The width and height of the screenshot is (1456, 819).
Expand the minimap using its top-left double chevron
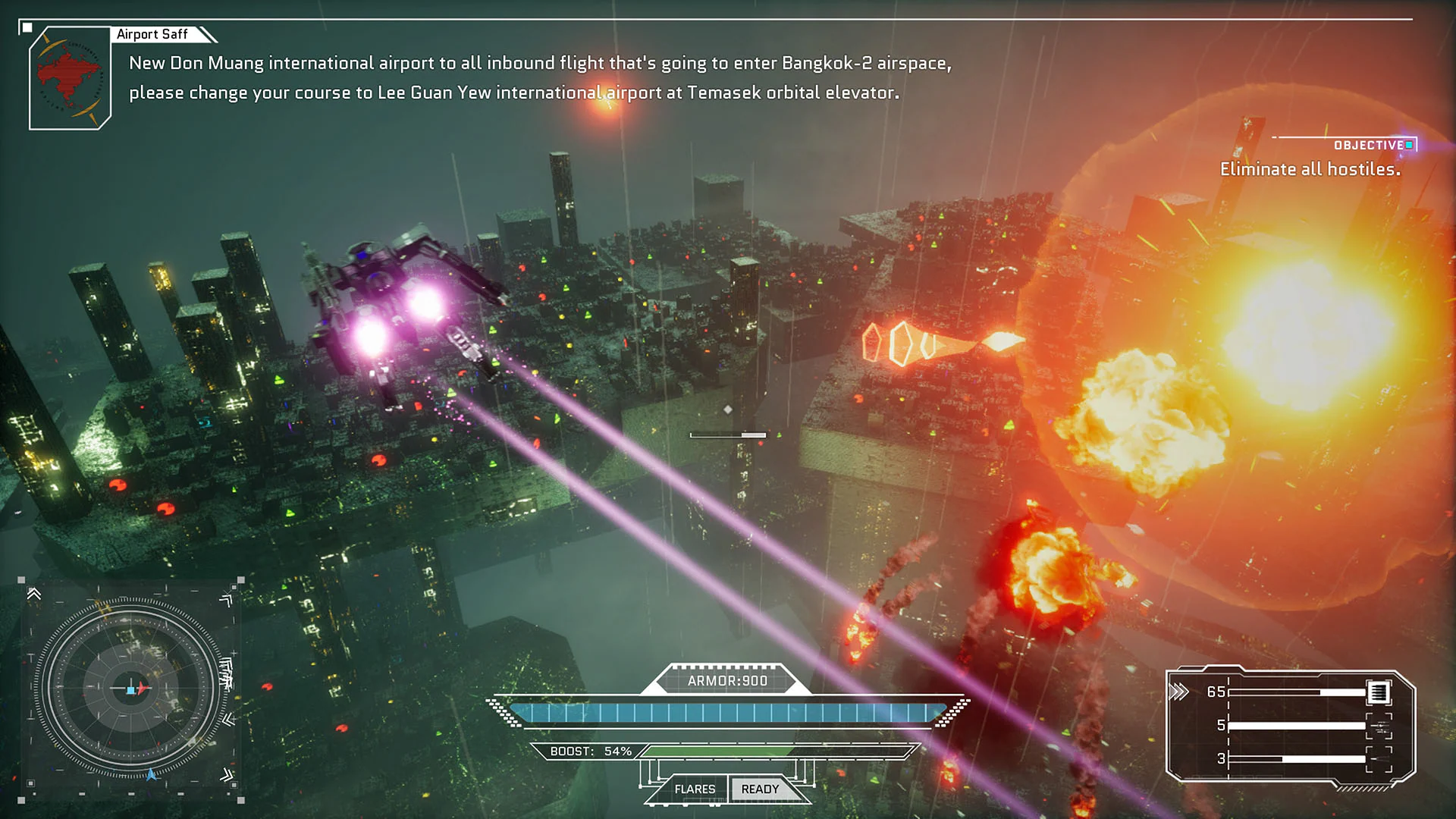tap(33, 595)
